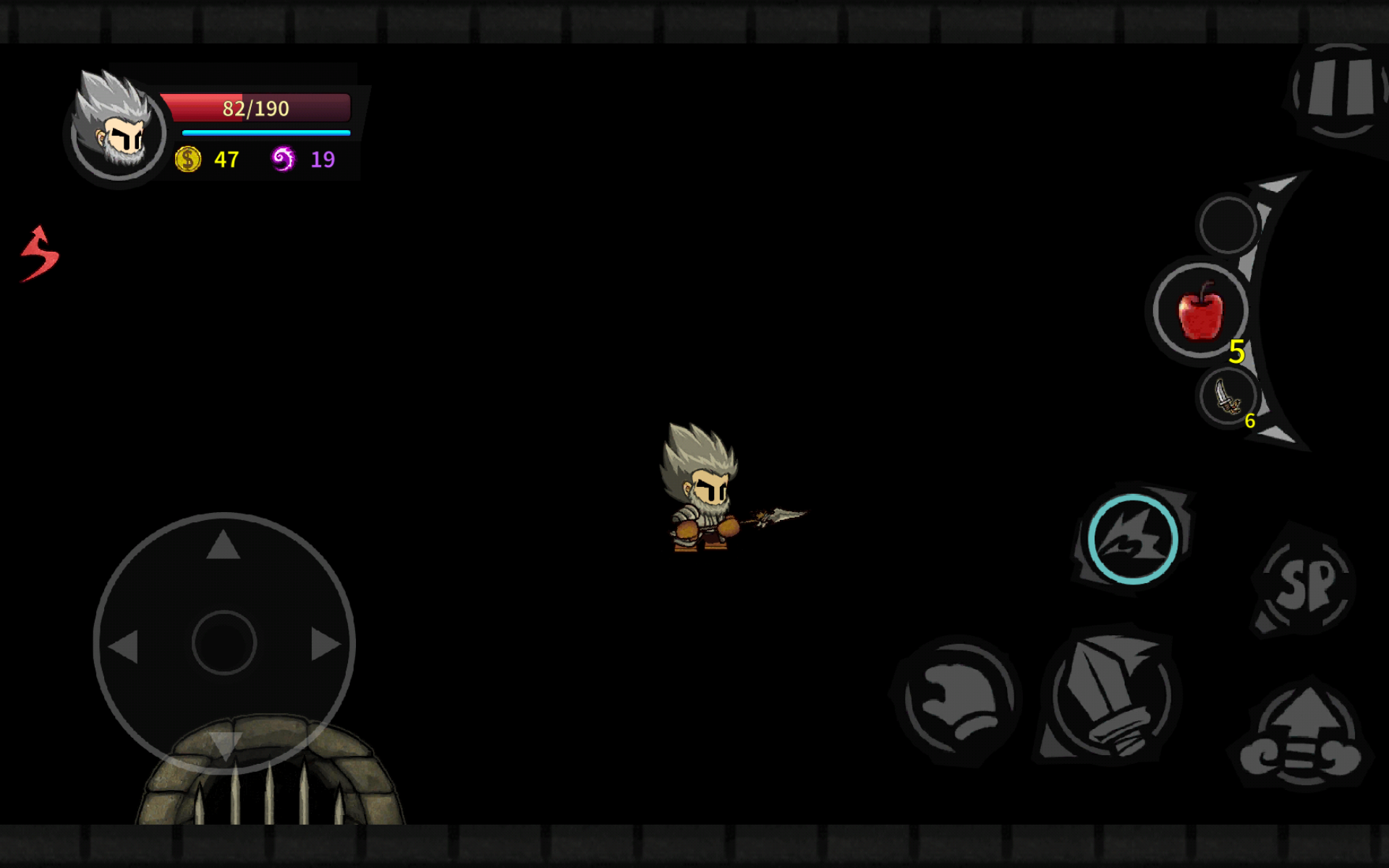Tap the fist punch attack button
The width and height of the screenshot is (1389, 868).
[x=958, y=699]
